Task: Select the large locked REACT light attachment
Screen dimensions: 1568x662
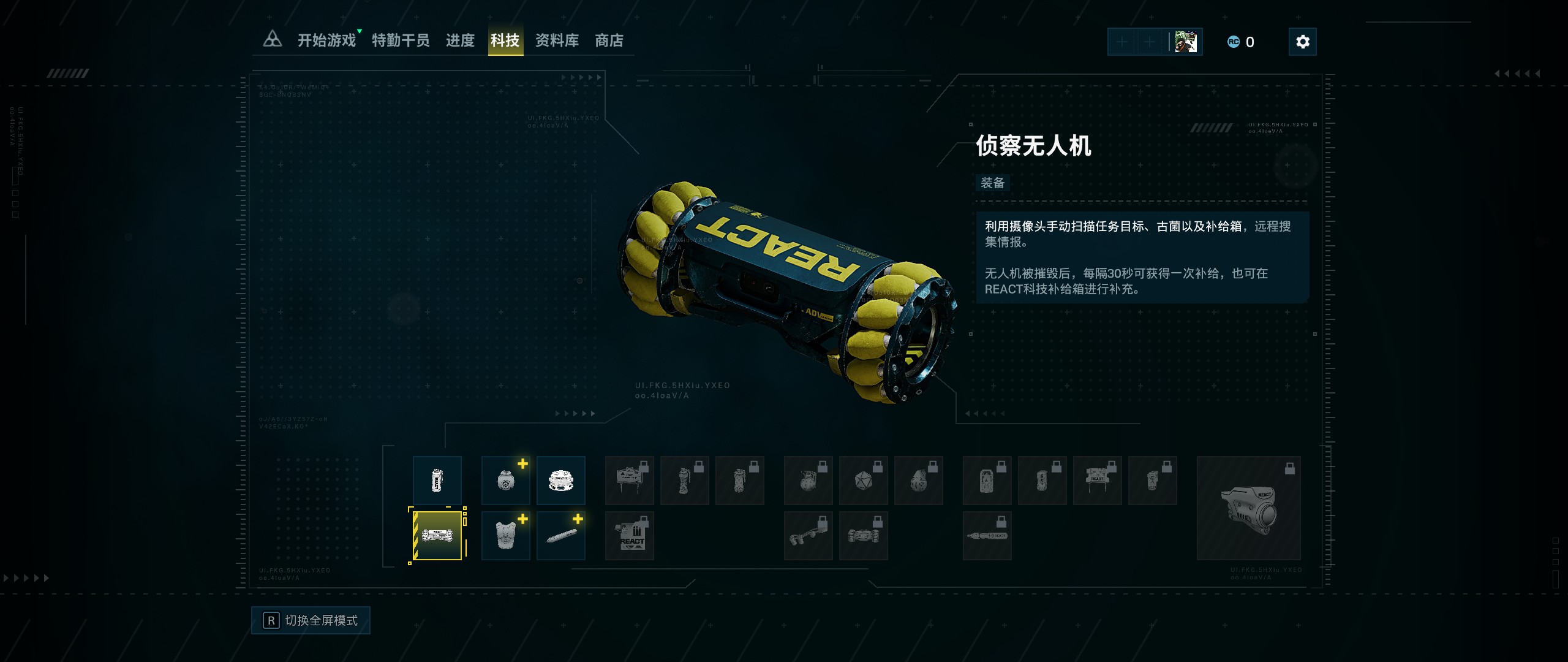Action: click(1248, 508)
